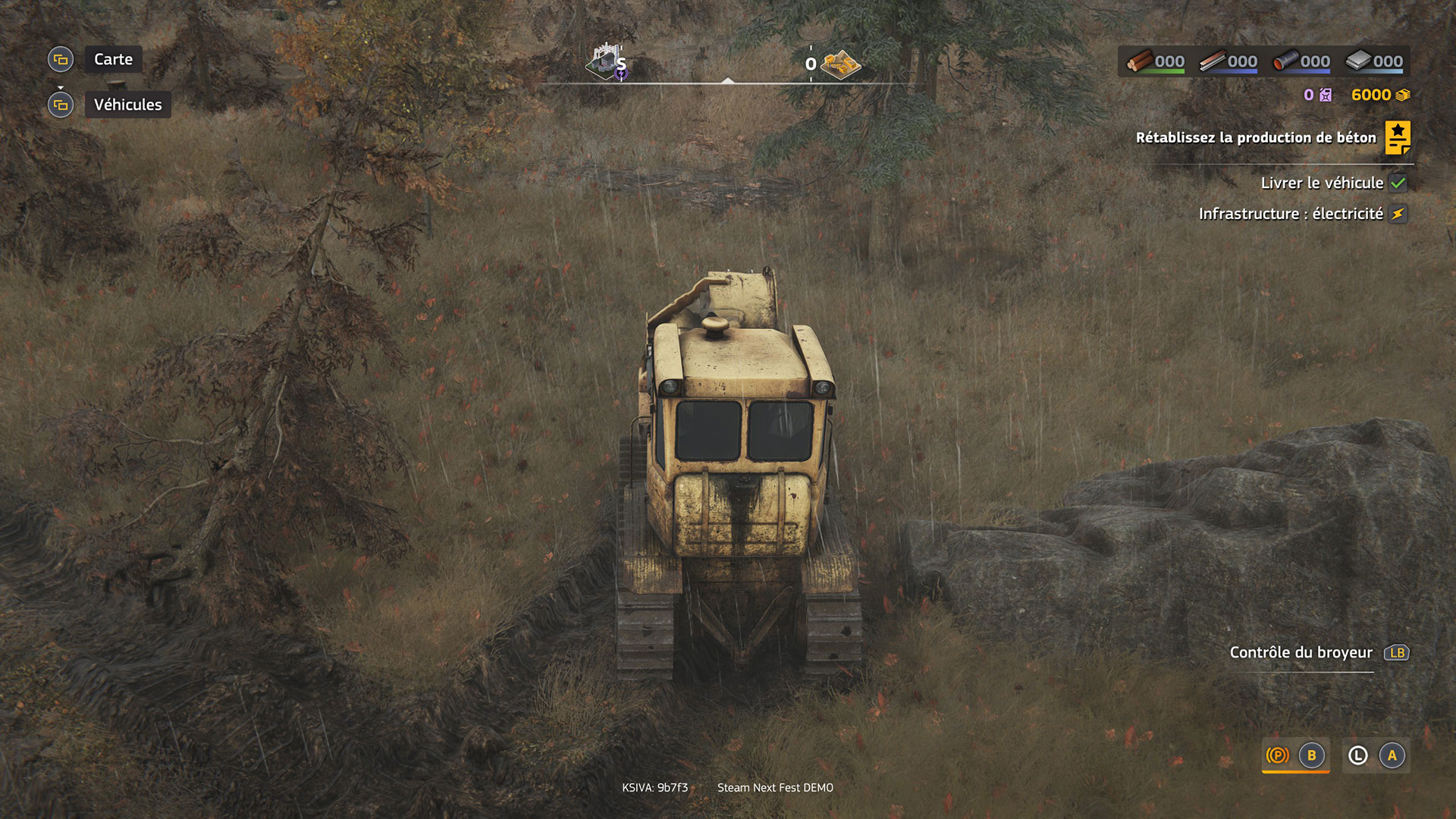
Task: Open the Carte map view
Action: tap(113, 59)
